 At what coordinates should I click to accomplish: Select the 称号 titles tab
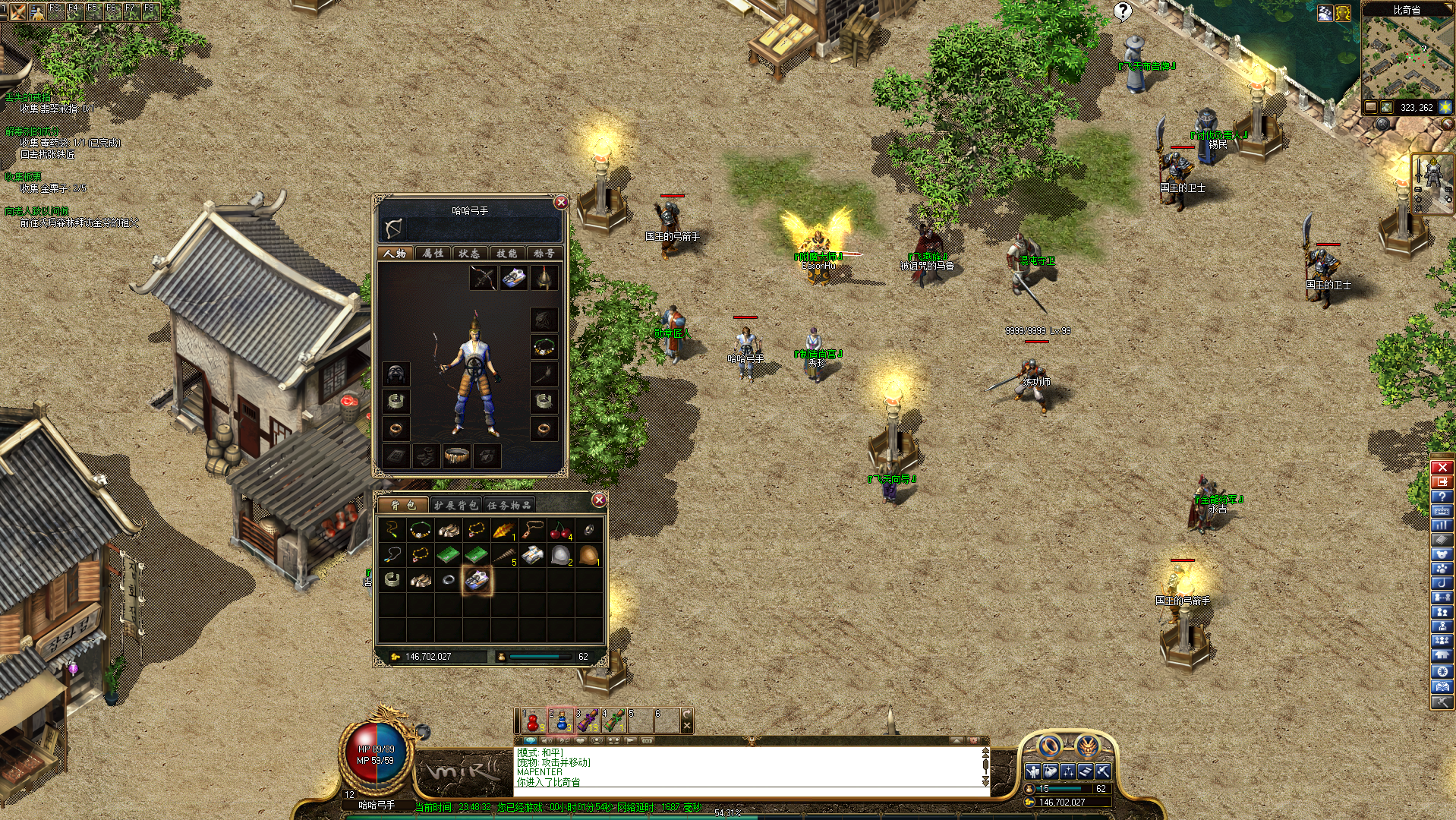pyautogui.click(x=544, y=253)
